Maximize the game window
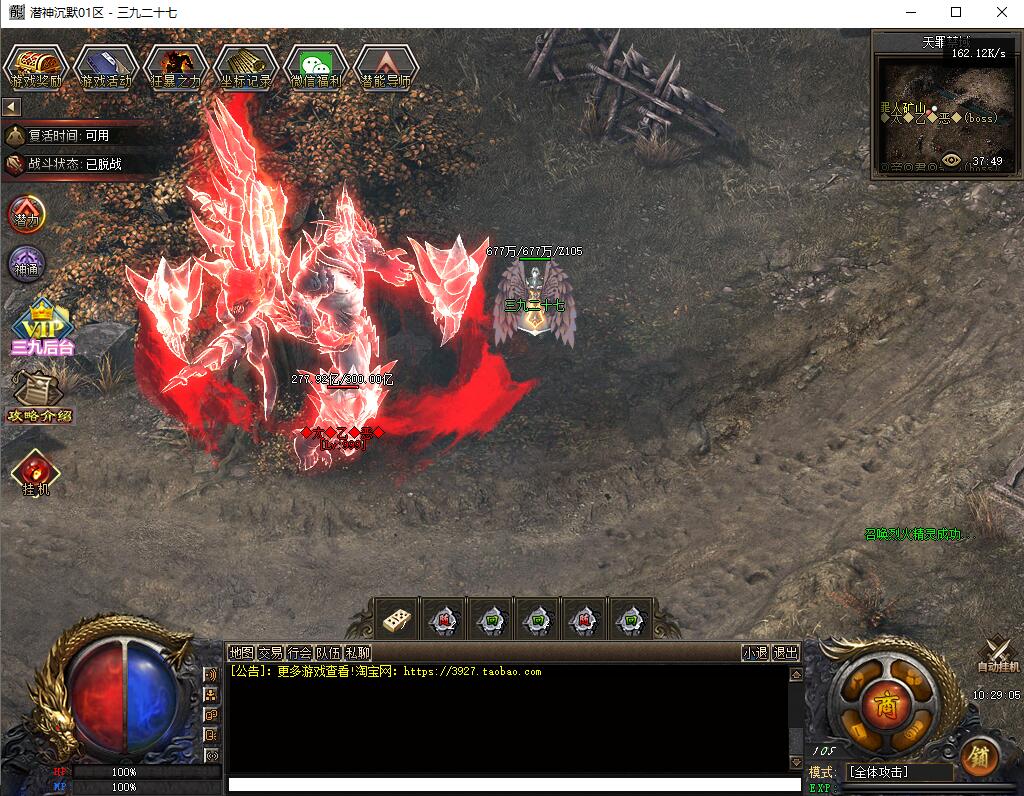 click(955, 13)
